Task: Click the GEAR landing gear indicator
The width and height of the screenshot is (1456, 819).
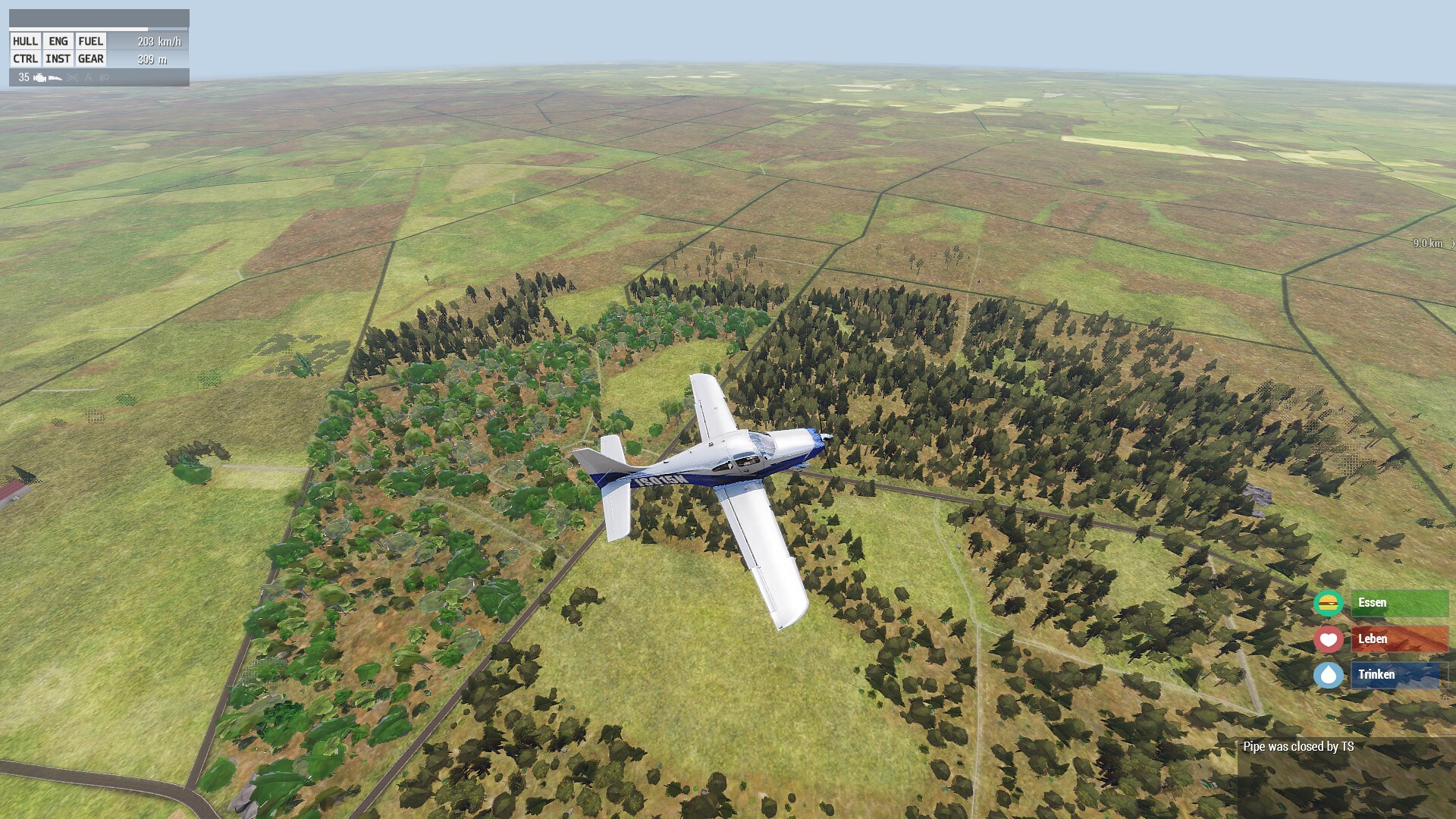Action: click(x=90, y=59)
